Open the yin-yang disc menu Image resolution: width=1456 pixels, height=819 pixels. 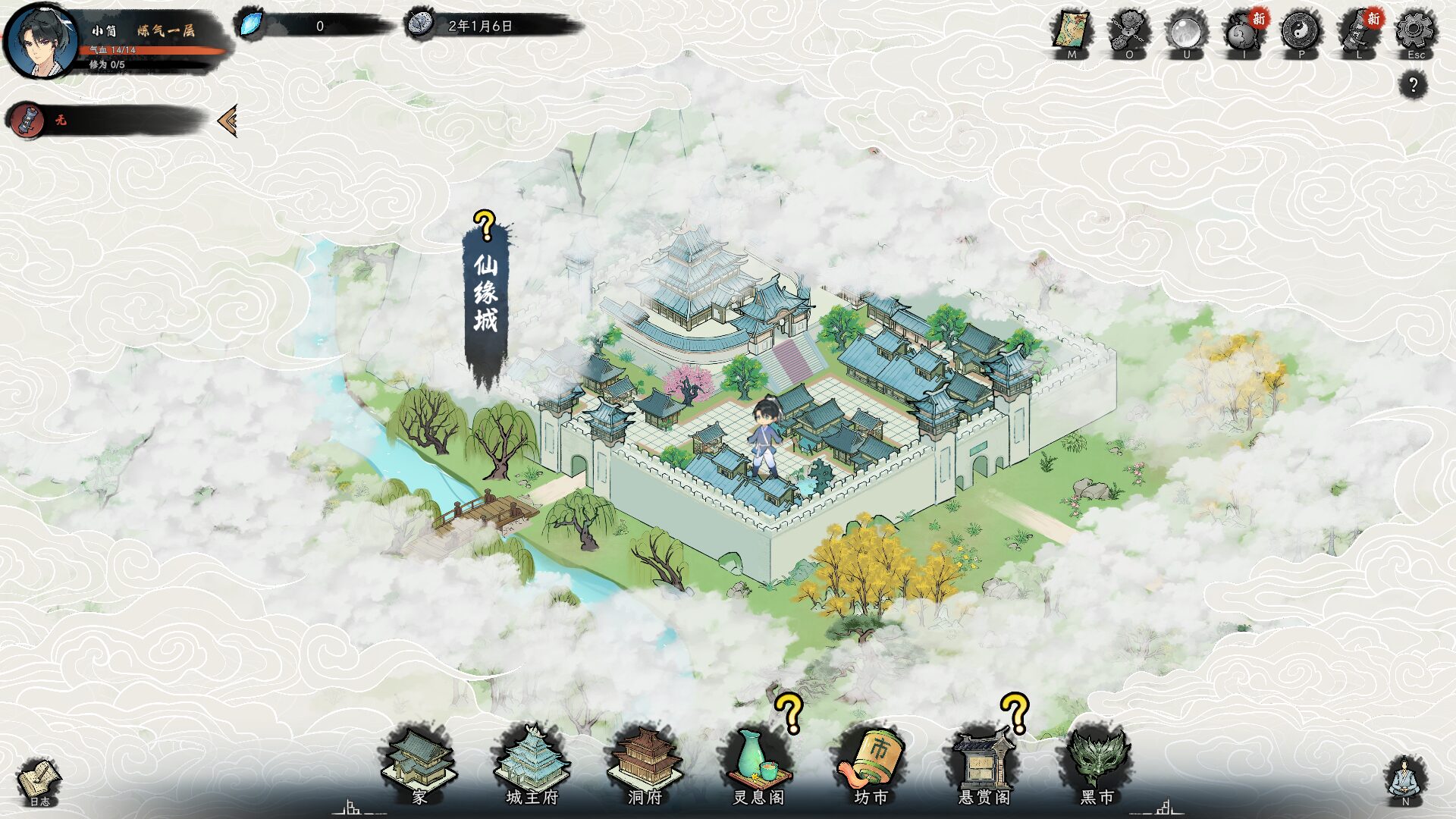(1301, 32)
